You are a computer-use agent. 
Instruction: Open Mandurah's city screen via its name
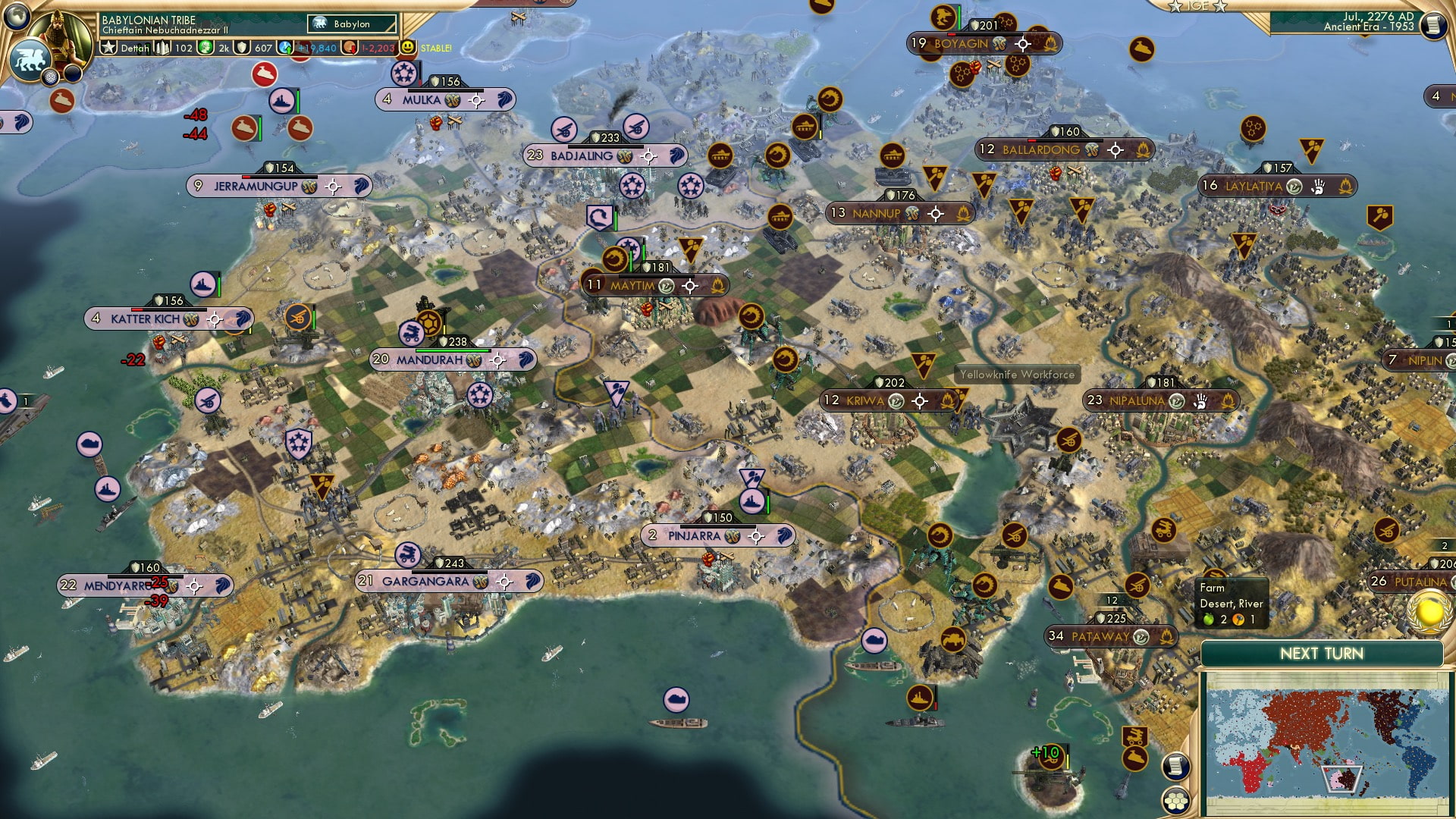(x=429, y=359)
